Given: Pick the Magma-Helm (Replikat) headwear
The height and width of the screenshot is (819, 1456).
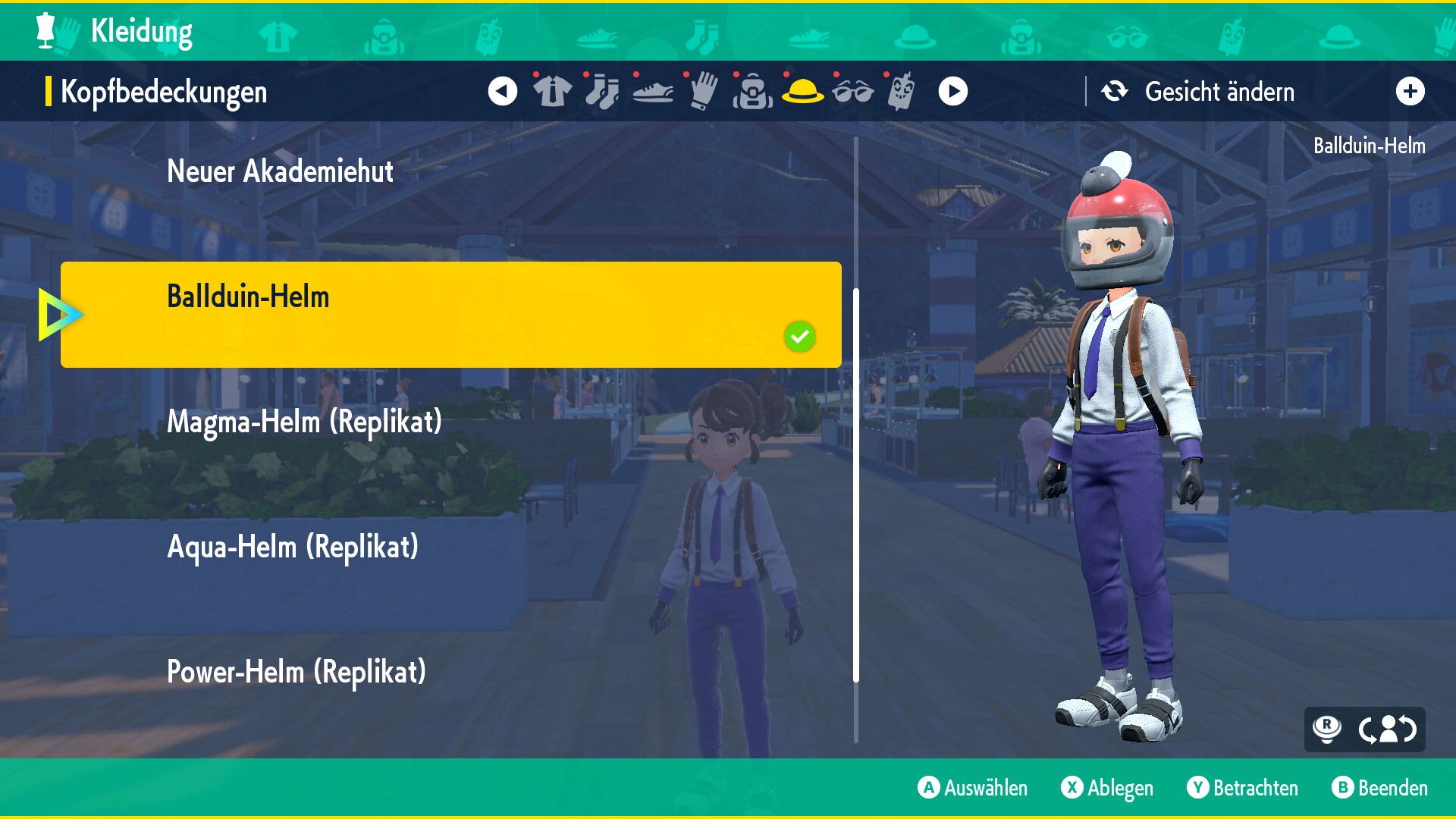Looking at the screenshot, I should [x=304, y=422].
